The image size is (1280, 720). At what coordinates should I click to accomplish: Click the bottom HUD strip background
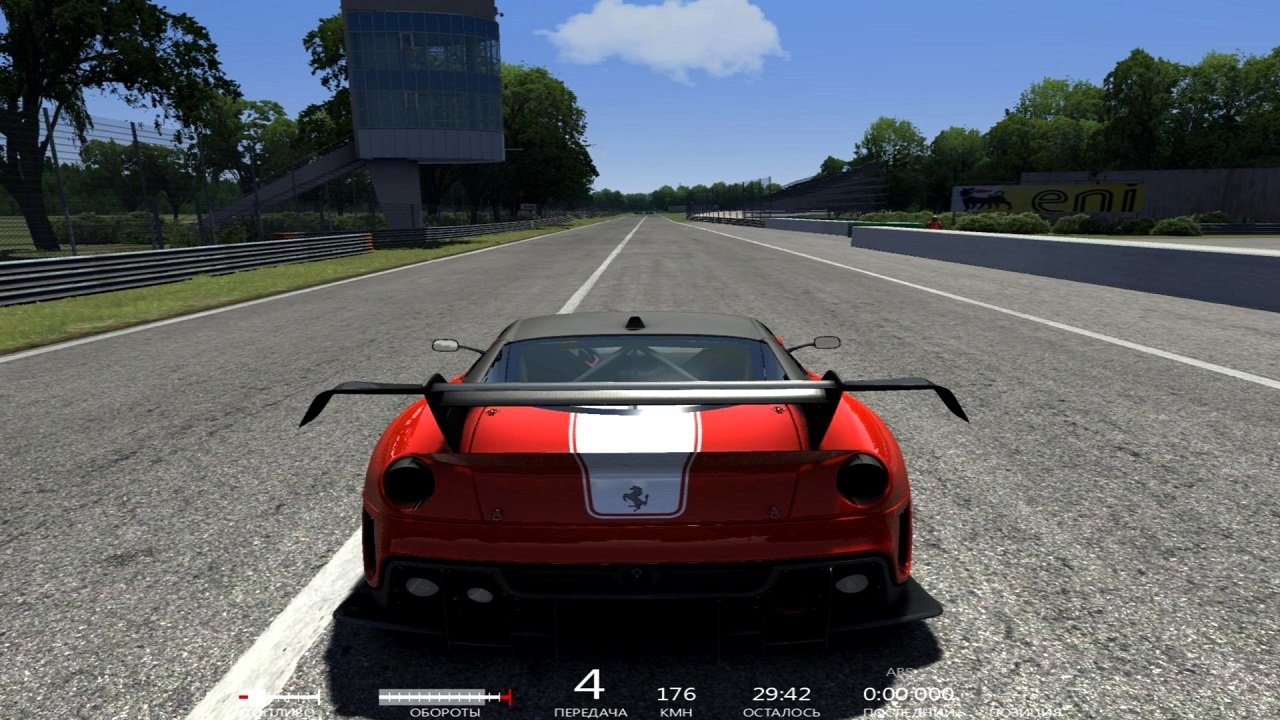click(640, 700)
